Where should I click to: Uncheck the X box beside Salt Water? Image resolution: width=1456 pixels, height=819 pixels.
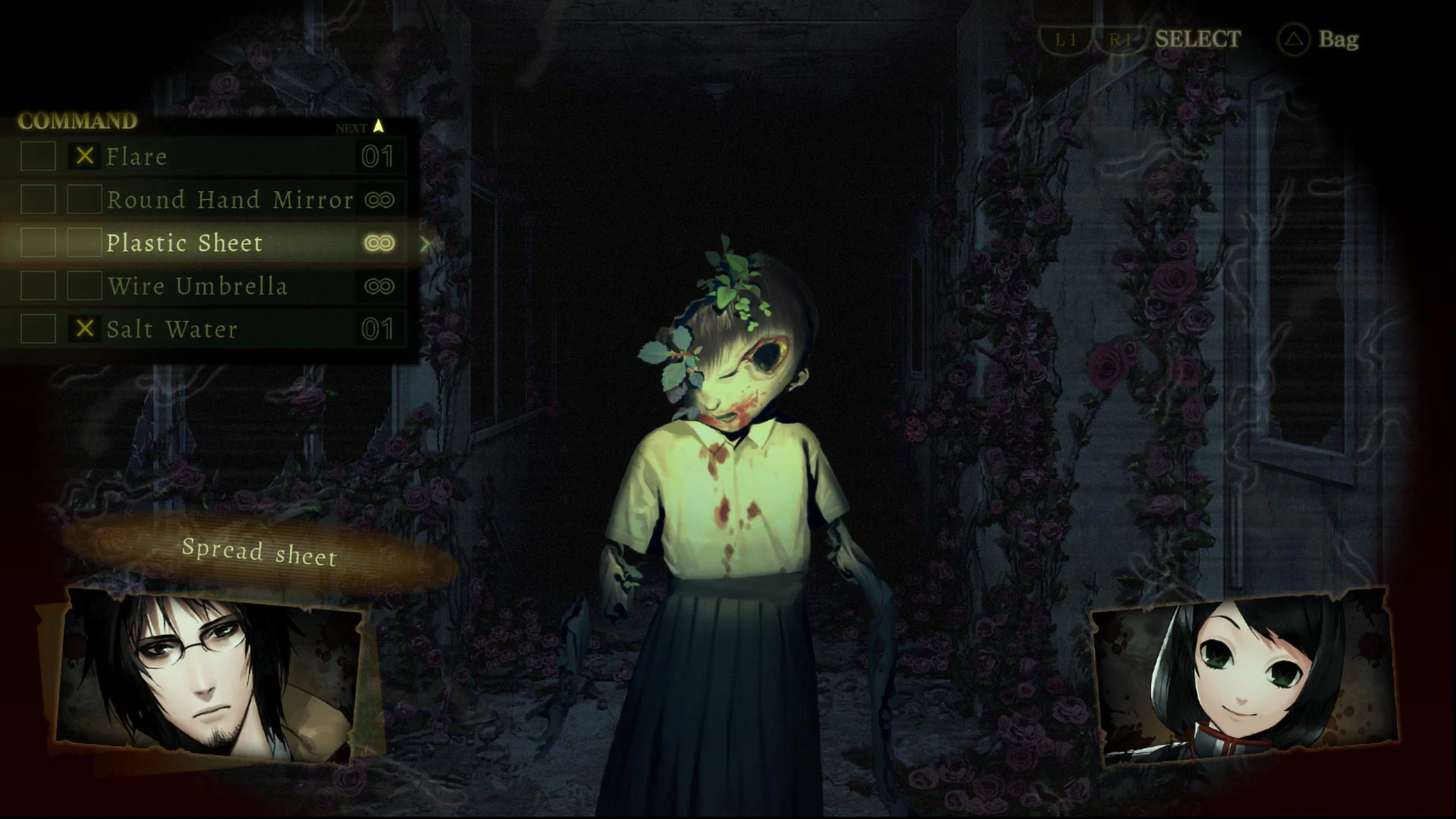[86, 329]
